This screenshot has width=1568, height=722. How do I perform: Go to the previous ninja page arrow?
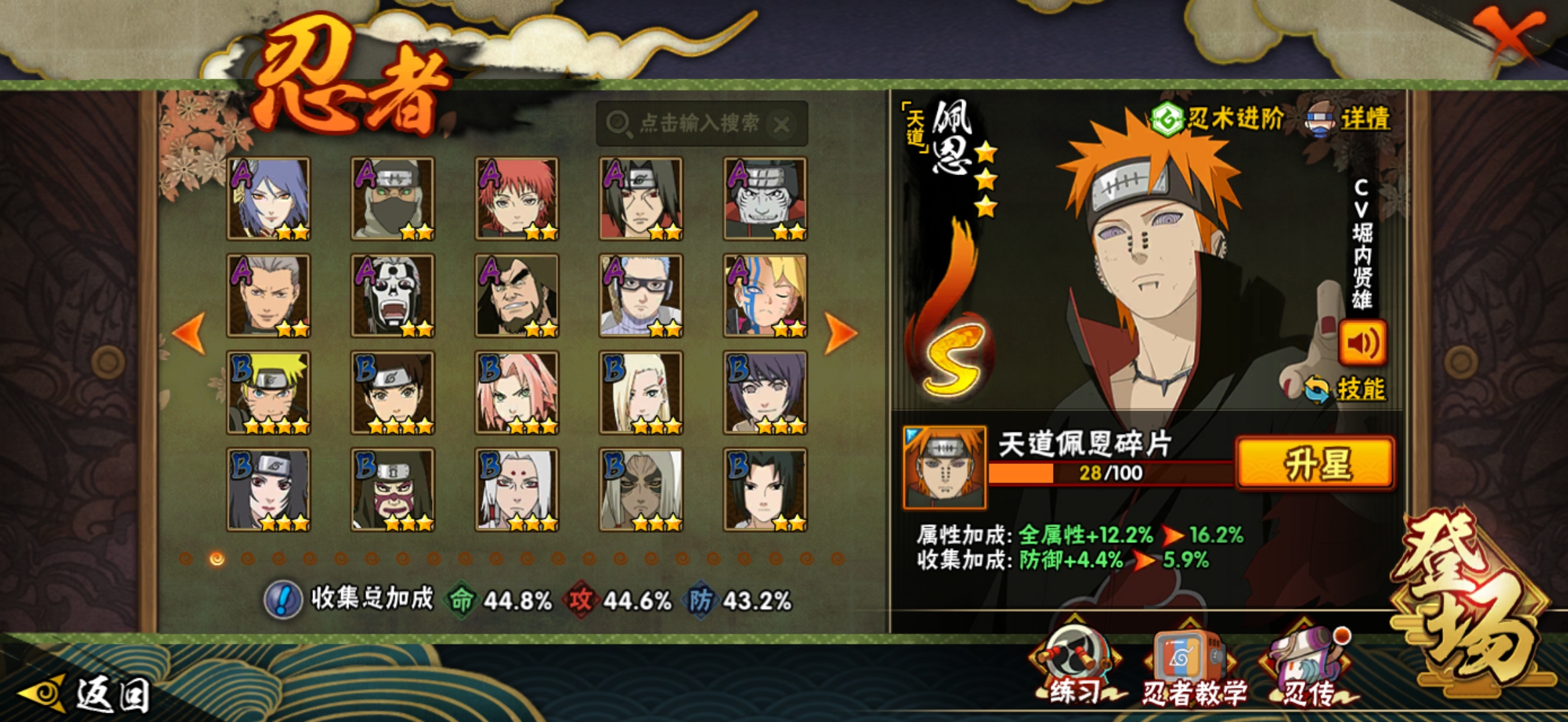pyautogui.click(x=189, y=332)
